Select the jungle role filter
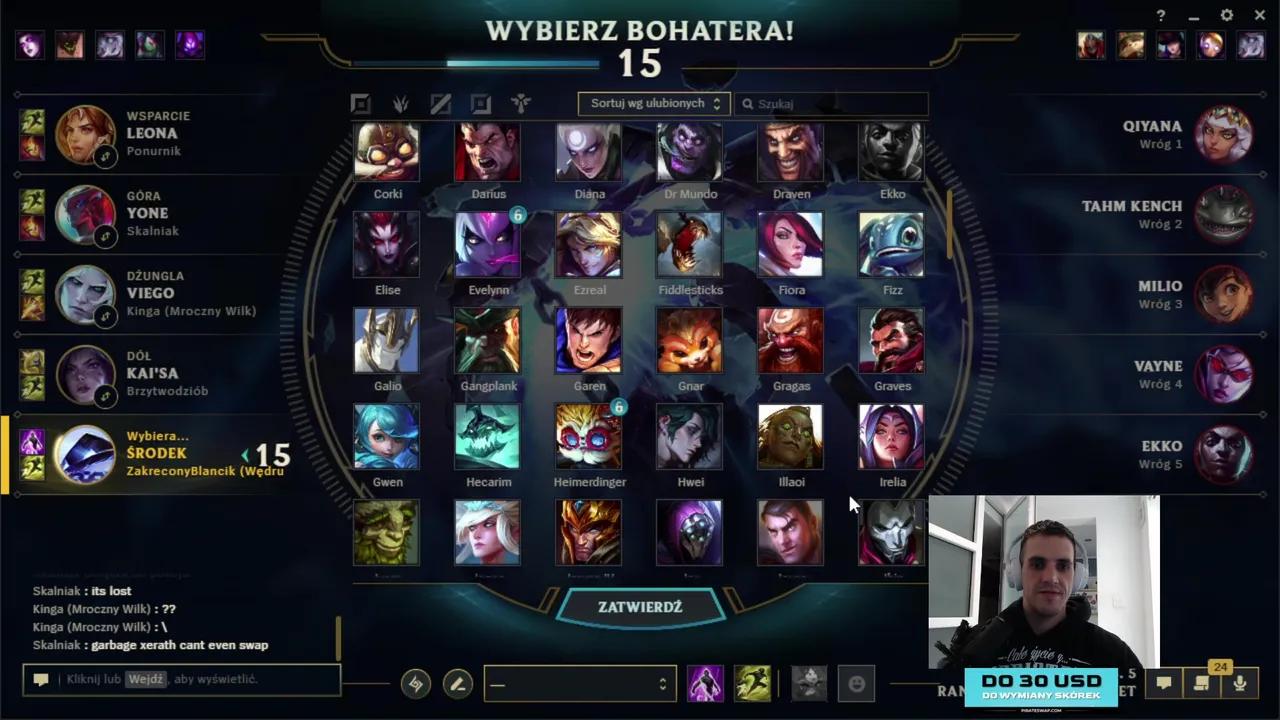 tap(400, 103)
